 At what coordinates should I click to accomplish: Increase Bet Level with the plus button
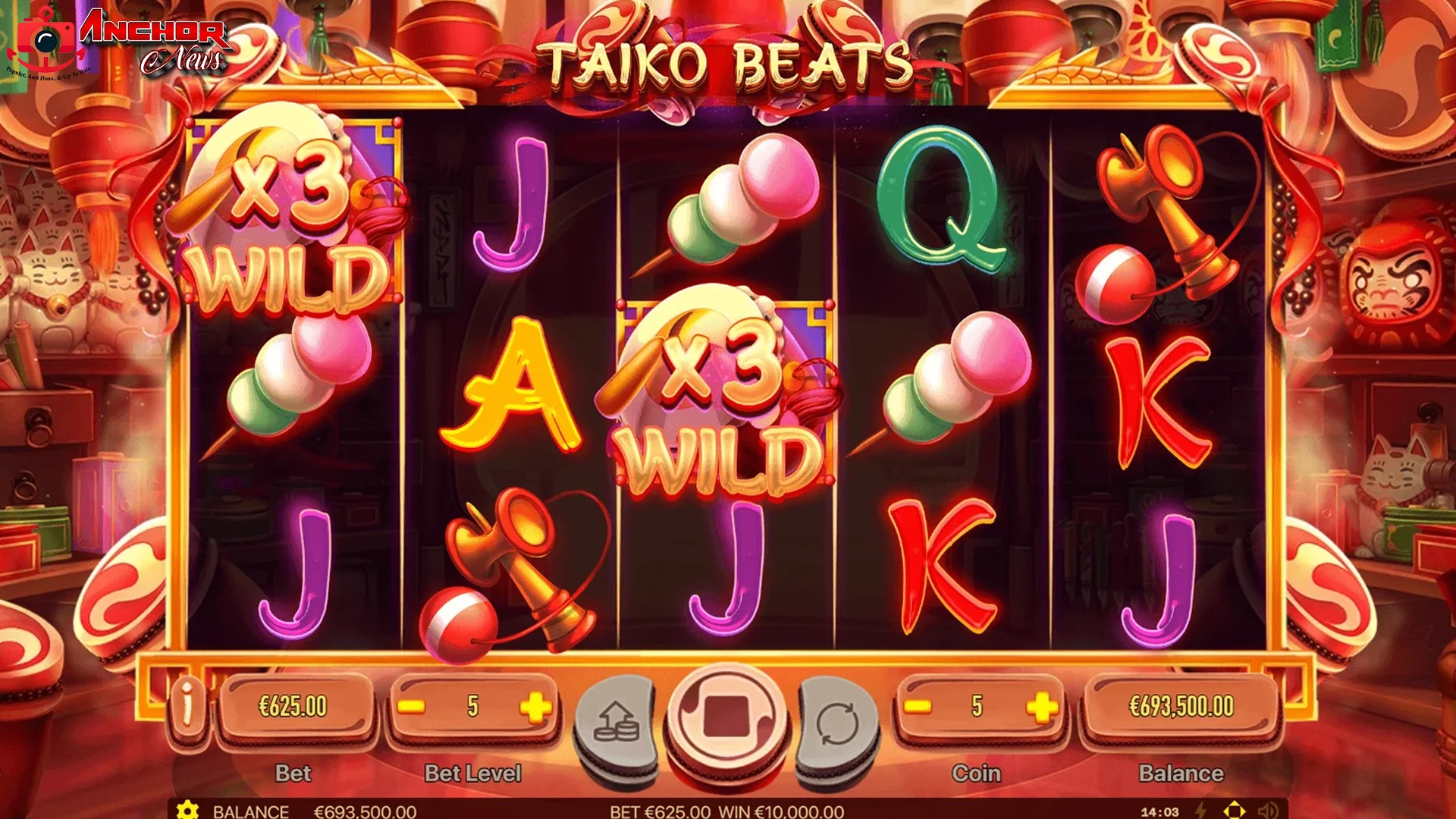(x=535, y=707)
